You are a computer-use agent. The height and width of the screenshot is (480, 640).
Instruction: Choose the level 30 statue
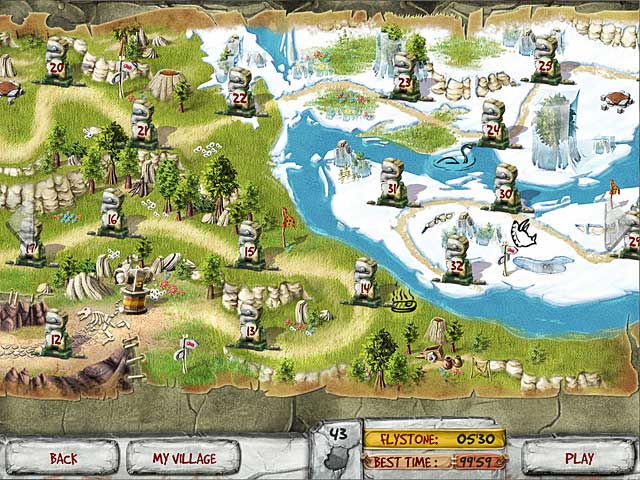(506, 187)
